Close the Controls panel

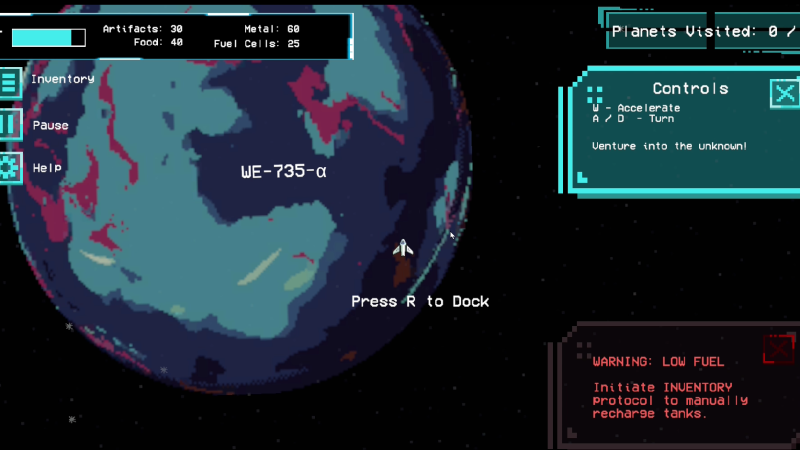coord(785,93)
